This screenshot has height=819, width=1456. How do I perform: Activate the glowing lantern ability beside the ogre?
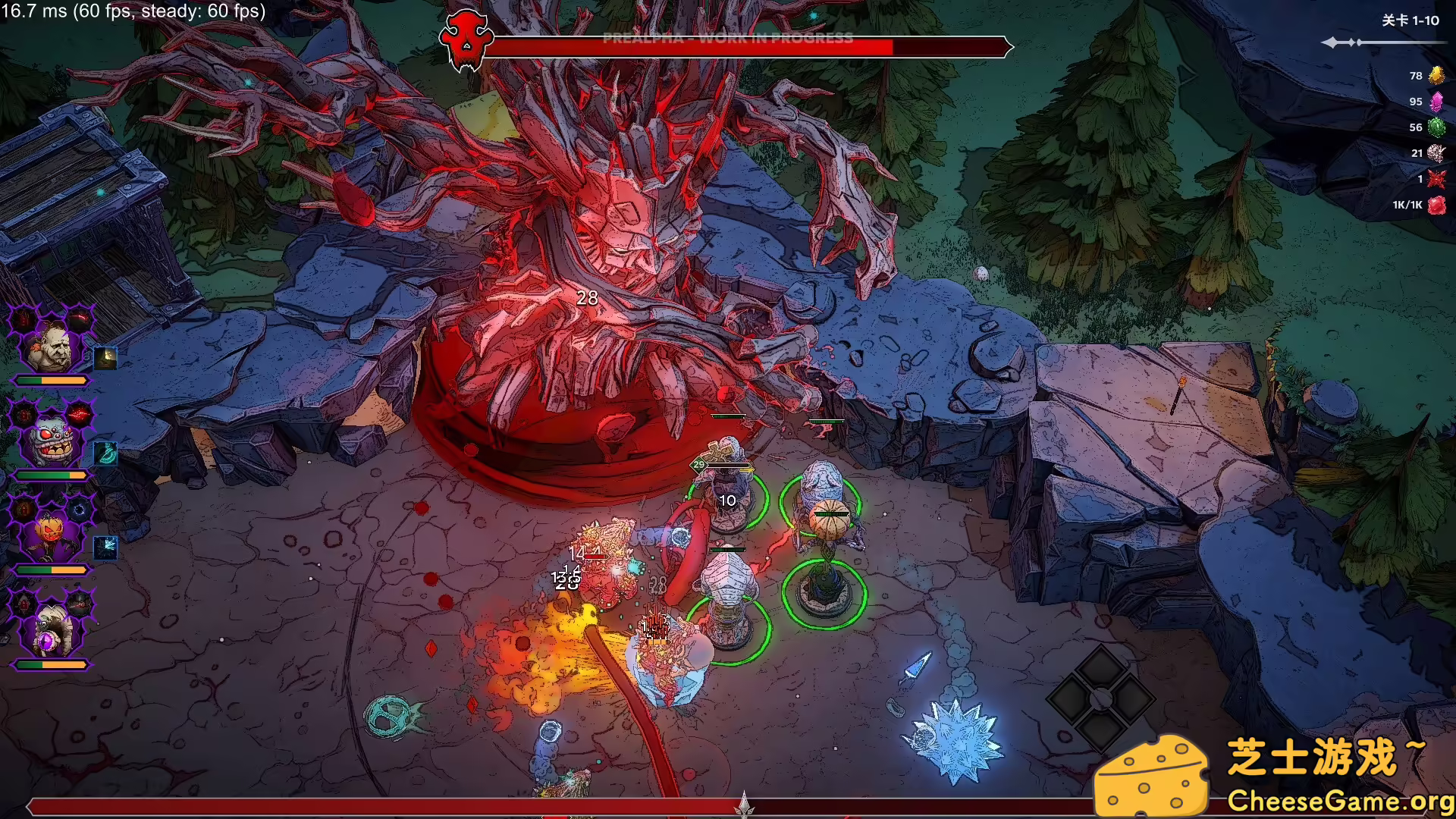click(105, 358)
